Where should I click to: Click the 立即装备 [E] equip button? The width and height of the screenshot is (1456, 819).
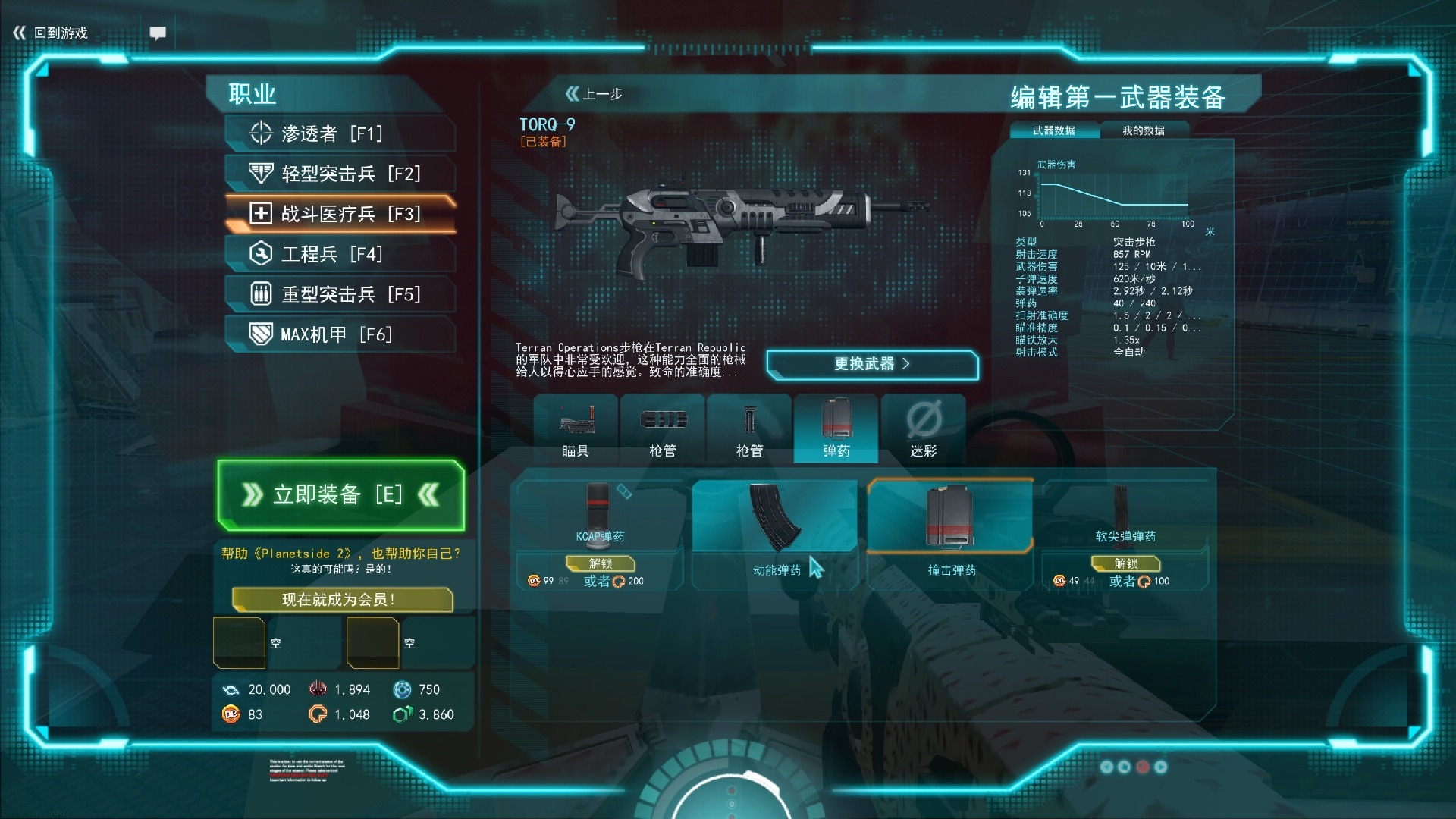click(x=339, y=495)
